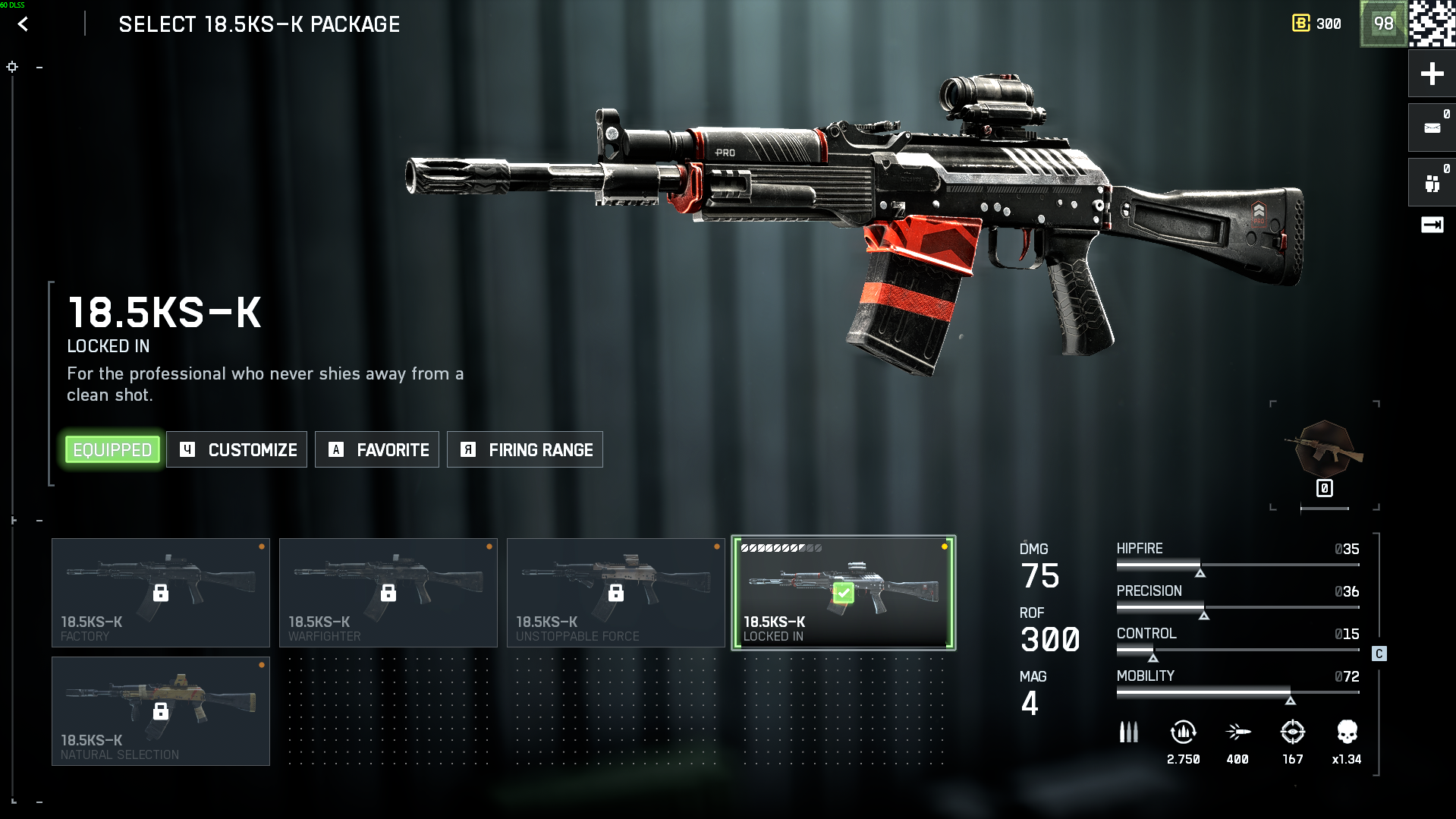Click the green Equipped button

click(x=112, y=450)
